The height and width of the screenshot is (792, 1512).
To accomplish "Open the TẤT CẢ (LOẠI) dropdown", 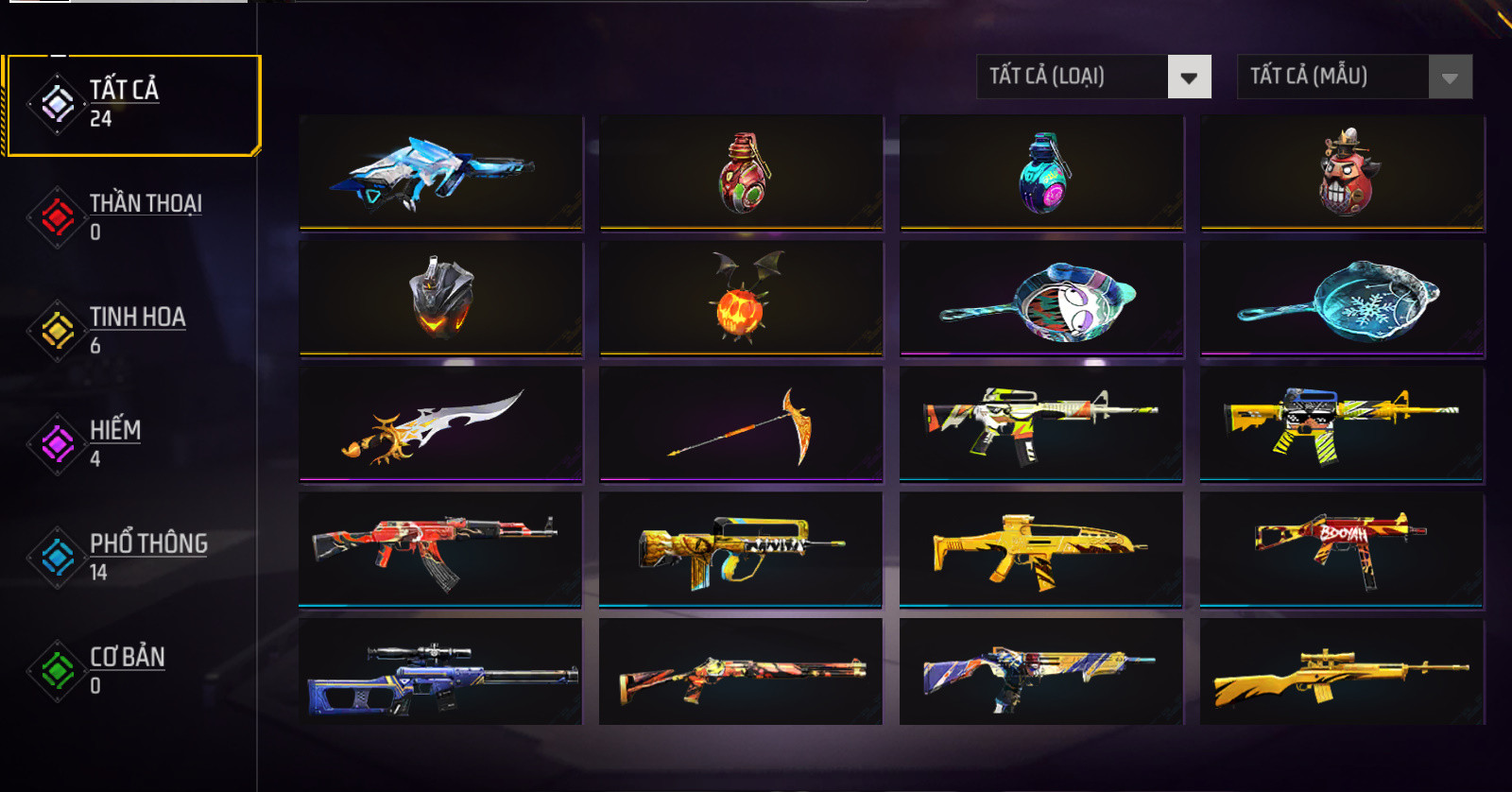I will pos(1093,77).
